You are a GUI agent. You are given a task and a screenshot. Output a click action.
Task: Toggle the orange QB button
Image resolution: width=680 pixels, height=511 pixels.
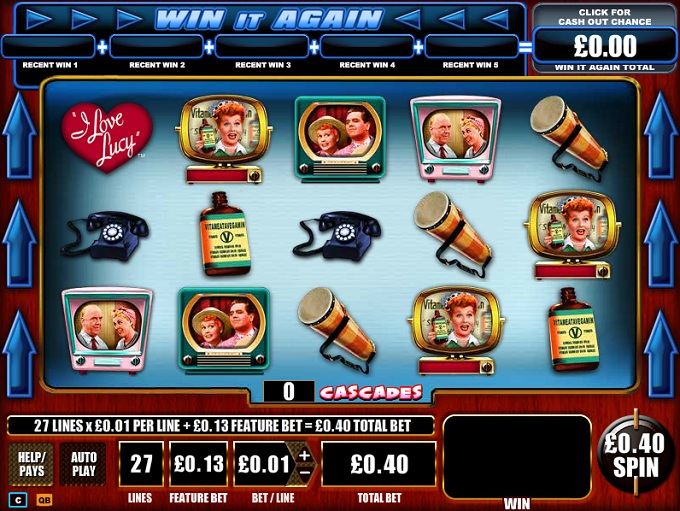[x=44, y=500]
